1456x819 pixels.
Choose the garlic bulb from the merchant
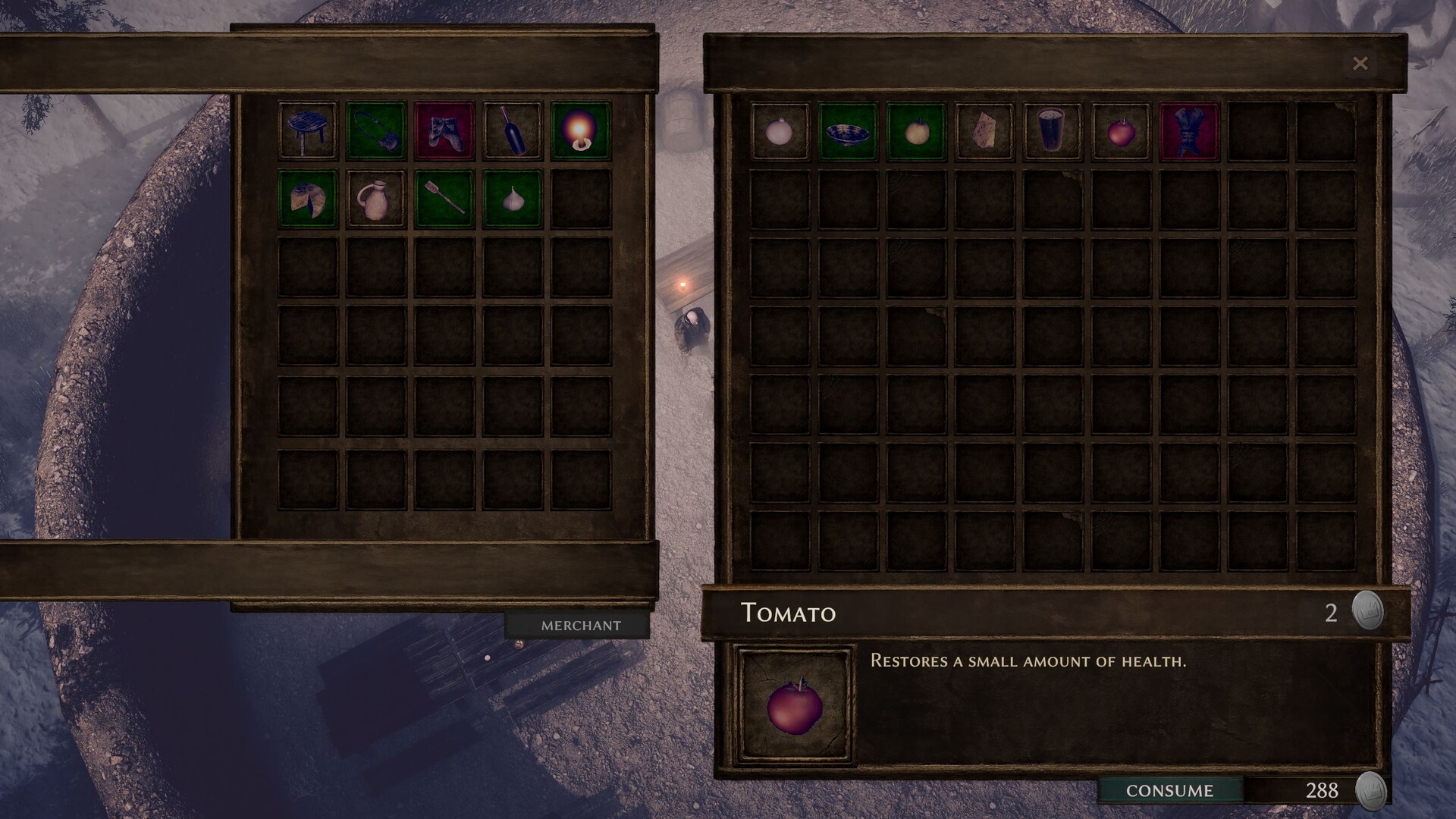[x=513, y=199]
